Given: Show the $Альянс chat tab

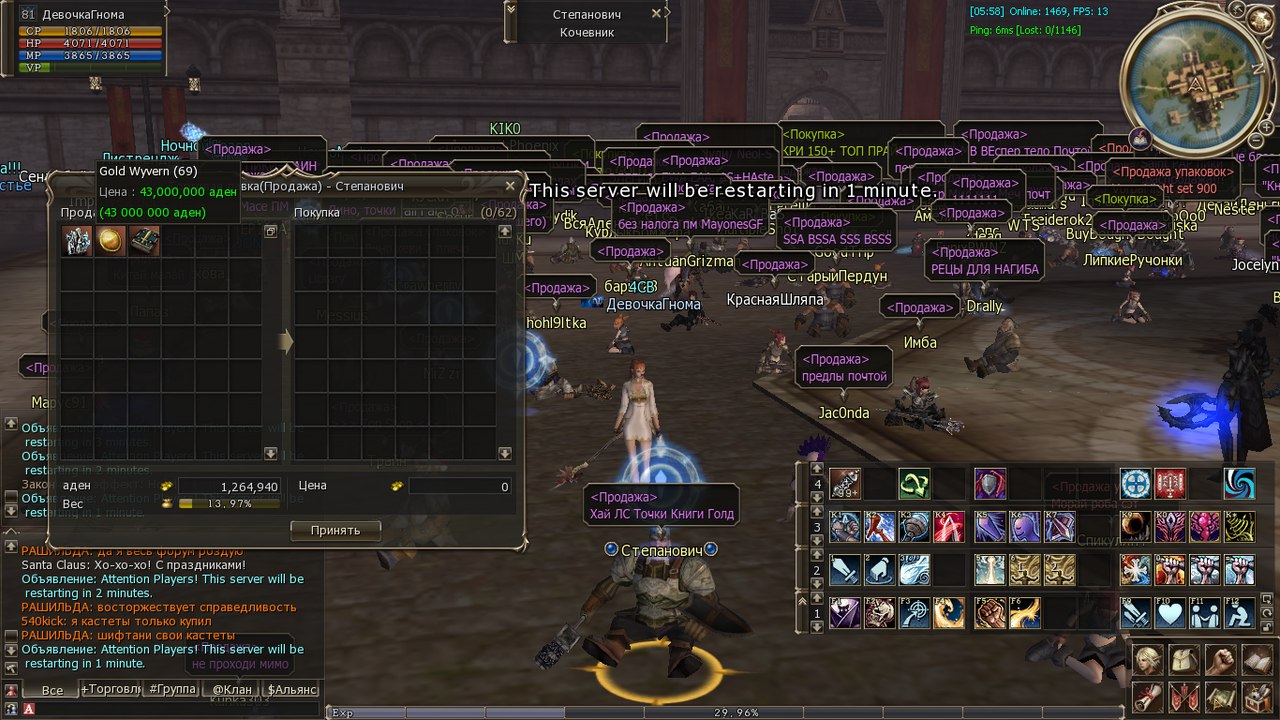Looking at the screenshot, I should [x=292, y=689].
